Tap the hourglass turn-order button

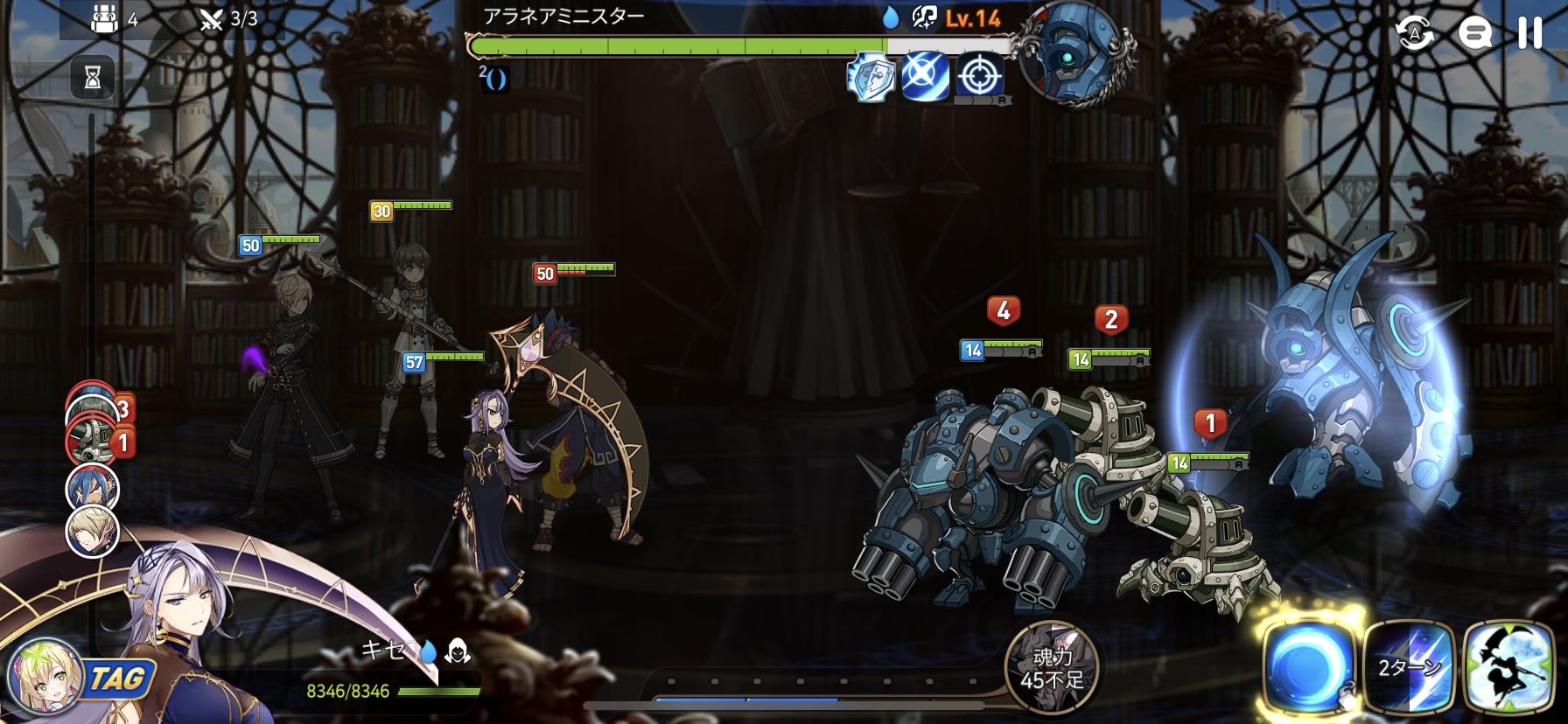coord(93,78)
